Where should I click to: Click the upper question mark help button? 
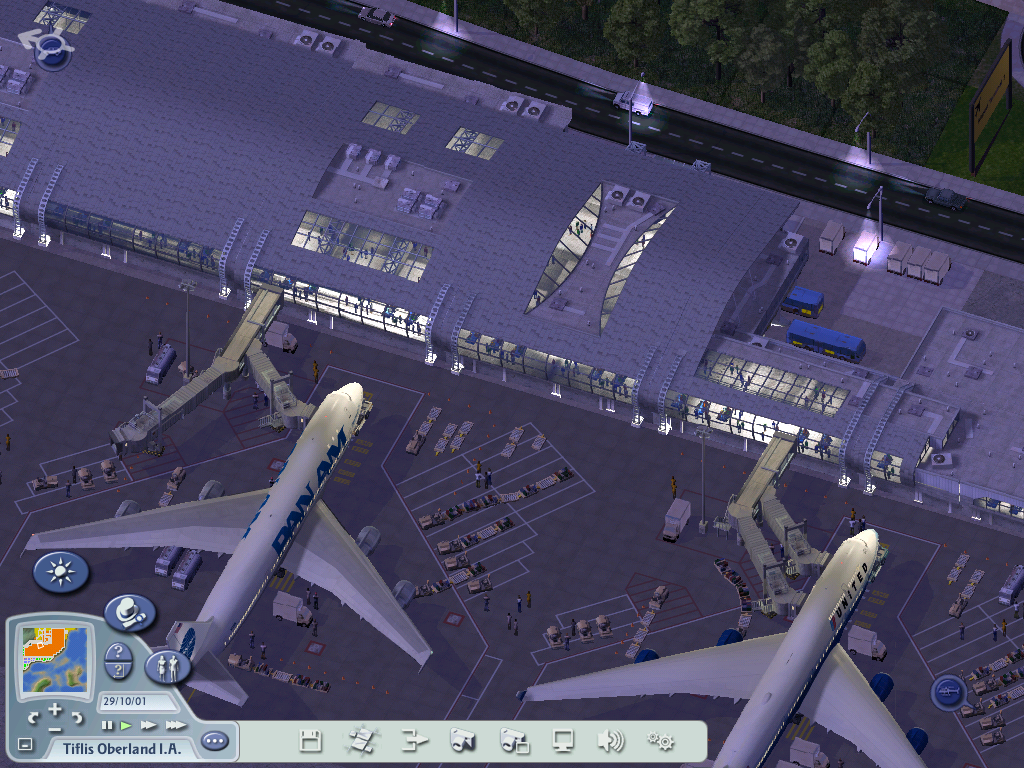[x=116, y=651]
